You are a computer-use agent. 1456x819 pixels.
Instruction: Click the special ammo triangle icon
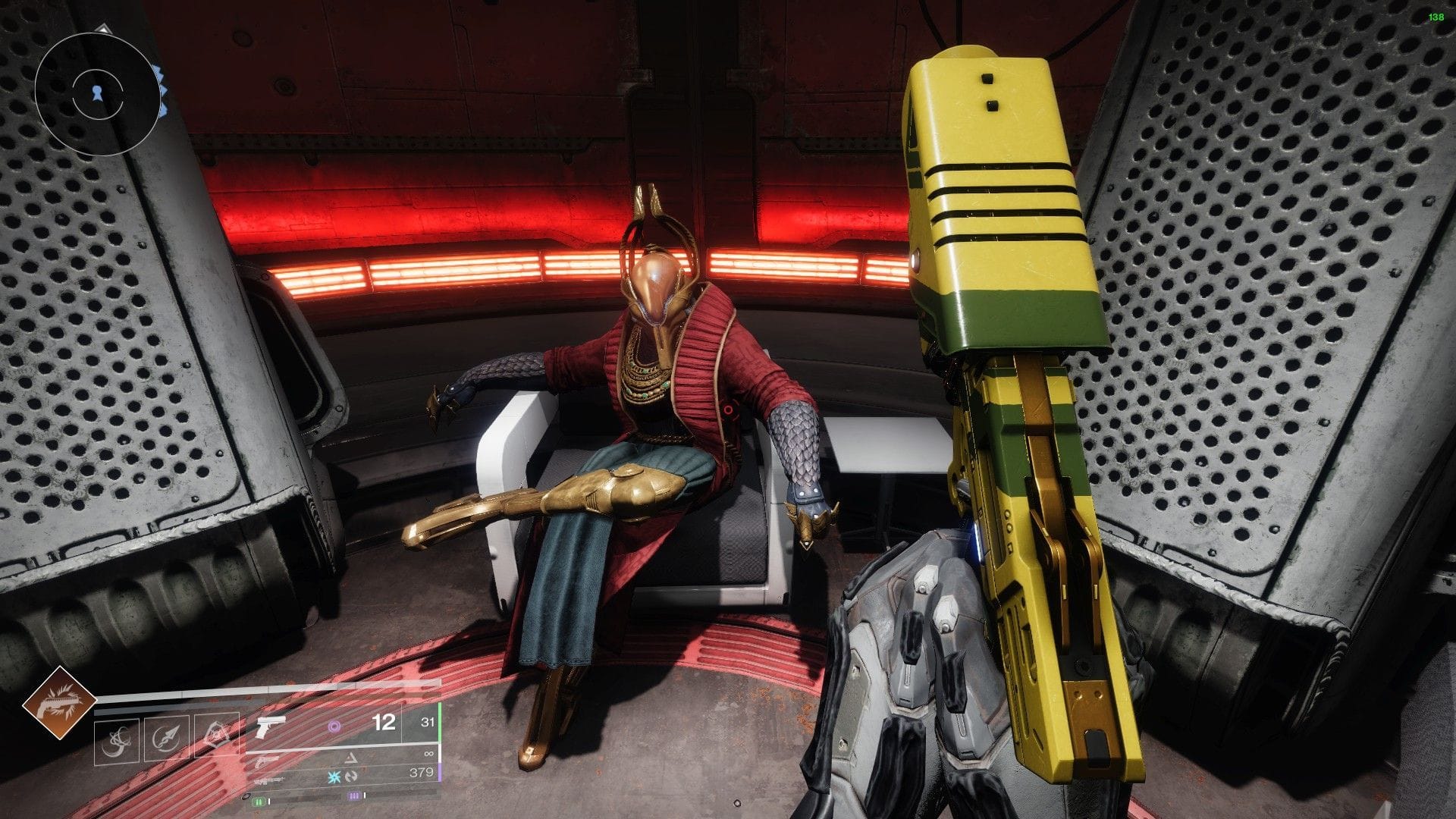(351, 757)
